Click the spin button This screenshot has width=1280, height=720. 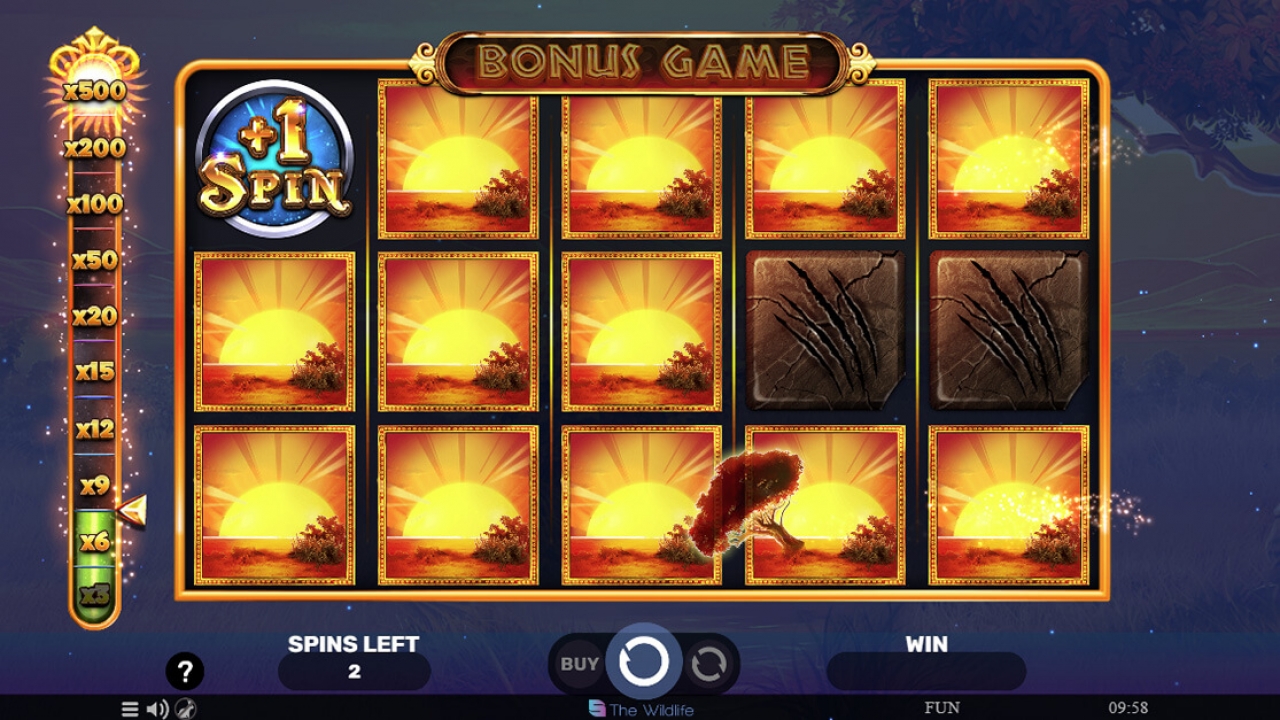[645, 661]
